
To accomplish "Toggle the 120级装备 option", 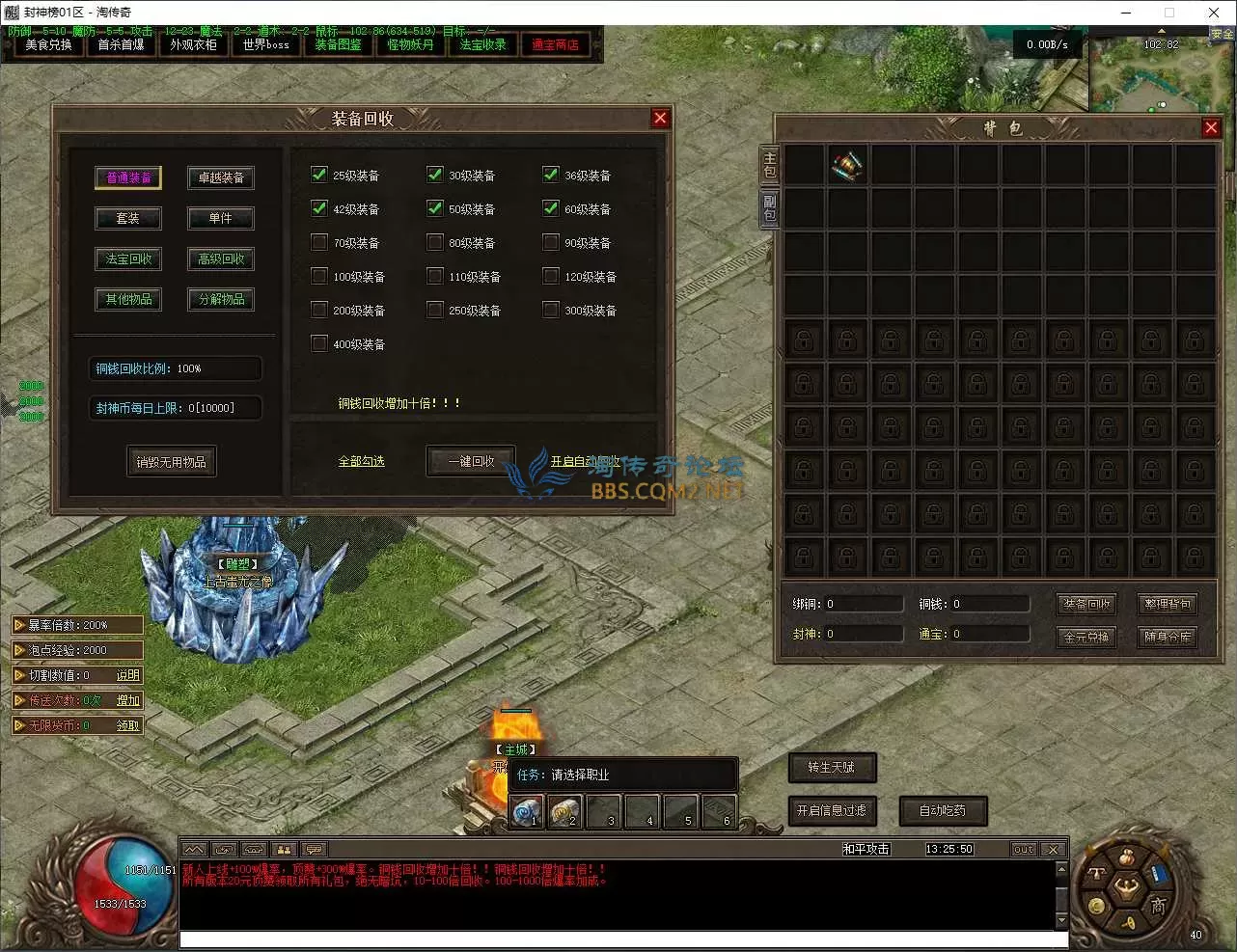I will point(551,276).
